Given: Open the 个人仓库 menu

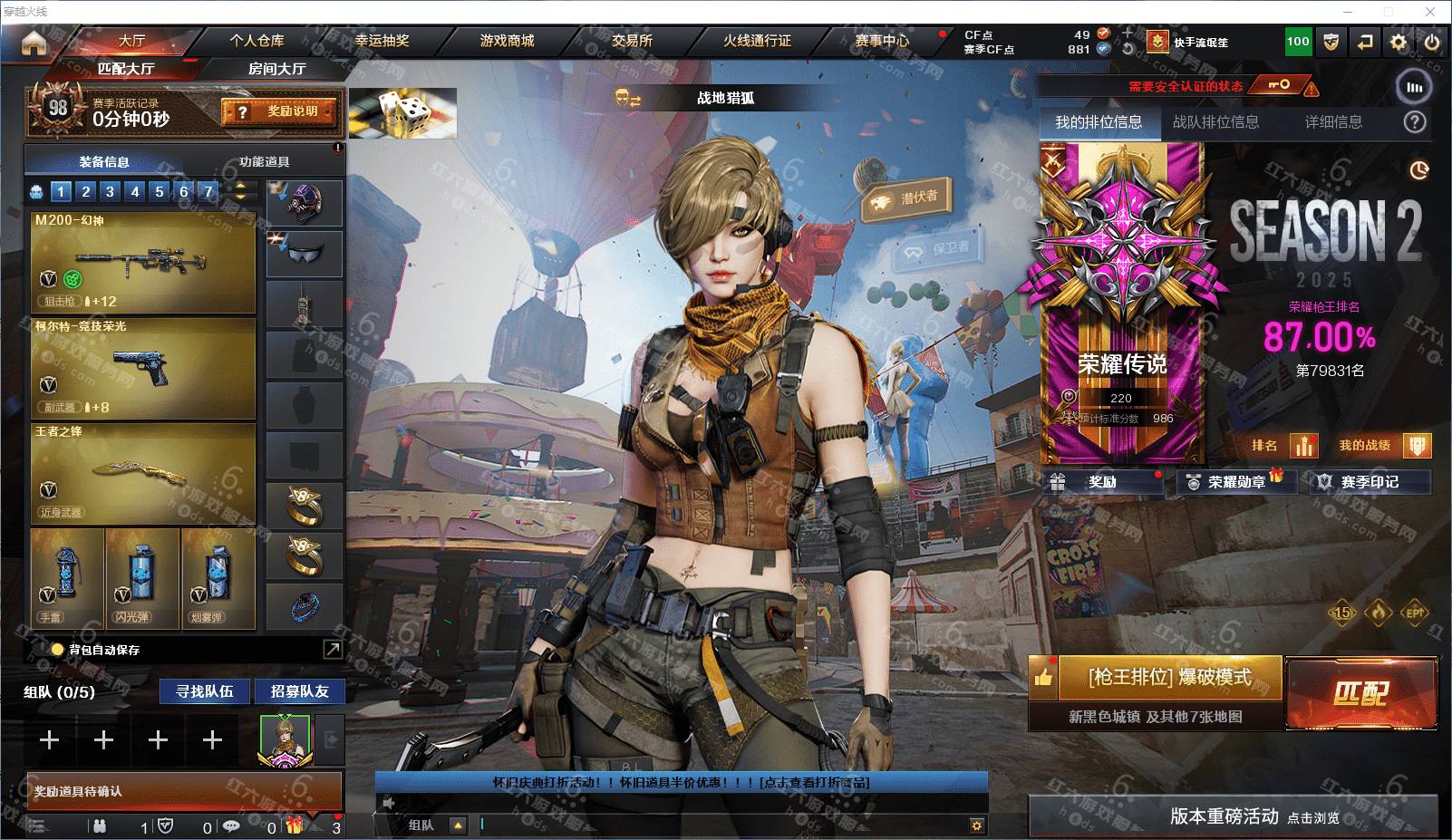Looking at the screenshot, I should [257, 41].
